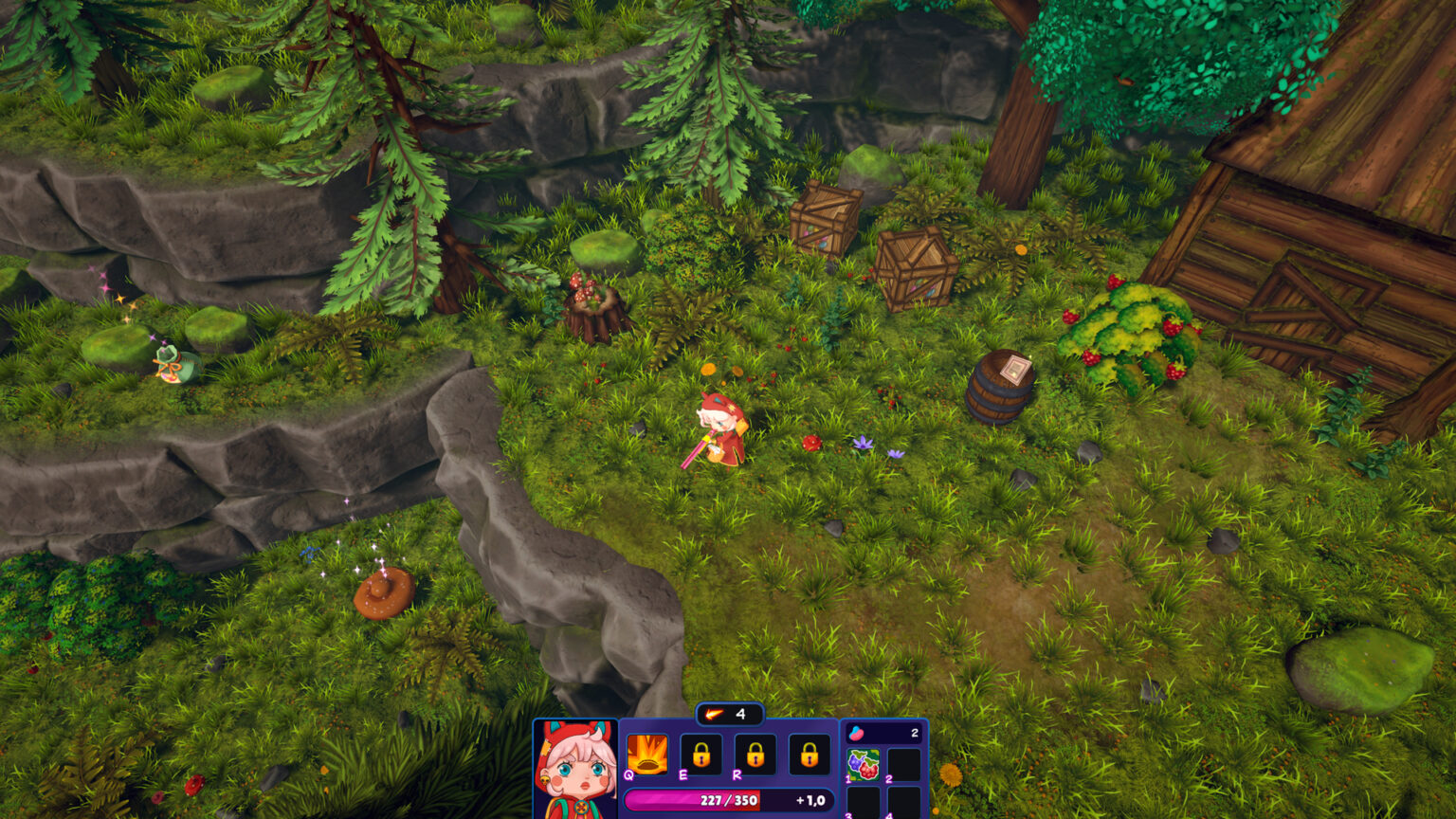The image size is (1456, 819).
Task: Click the red-hooded character portrait
Action: [x=574, y=770]
